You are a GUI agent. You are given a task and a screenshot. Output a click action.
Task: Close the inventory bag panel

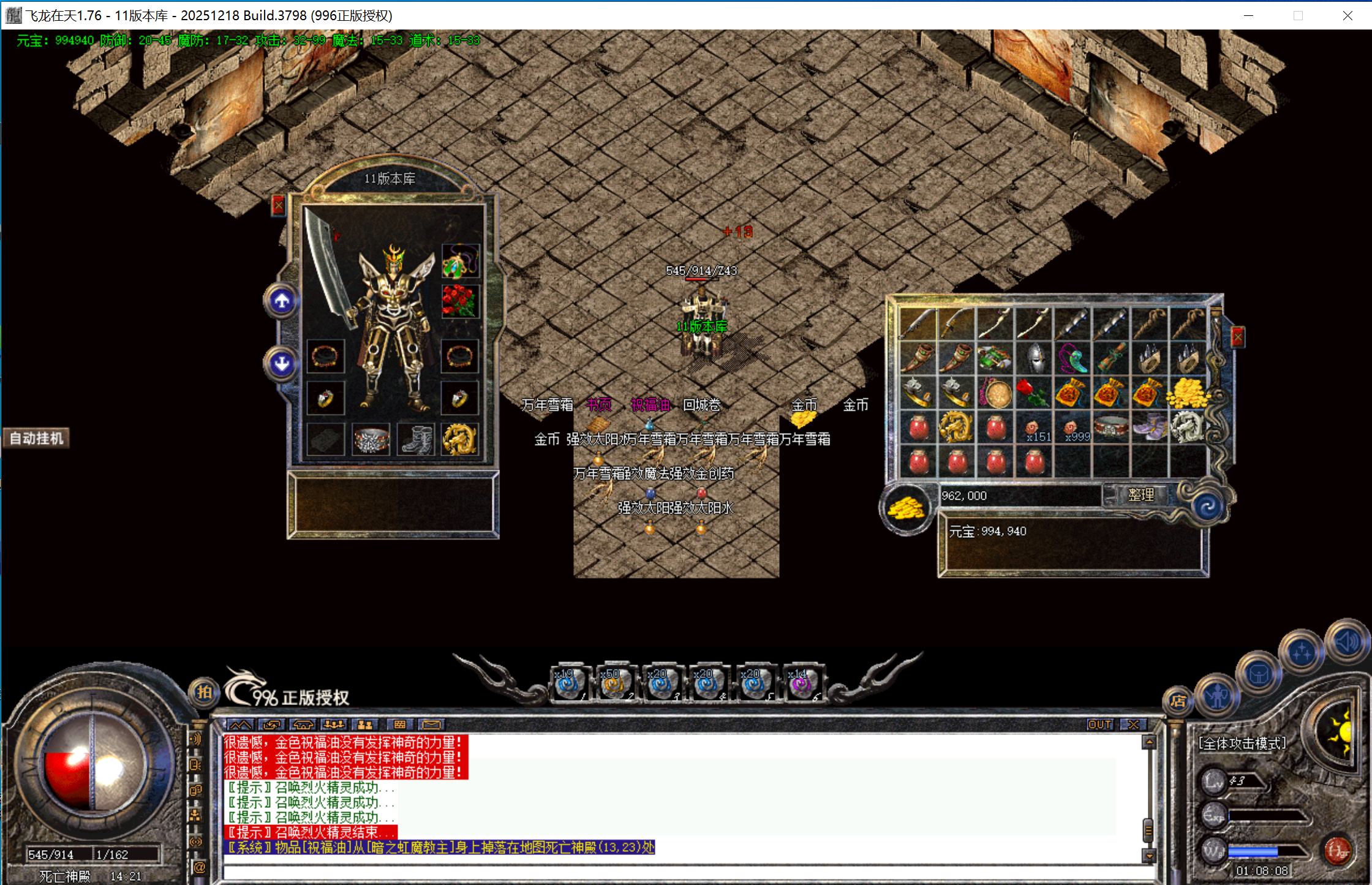(1237, 337)
